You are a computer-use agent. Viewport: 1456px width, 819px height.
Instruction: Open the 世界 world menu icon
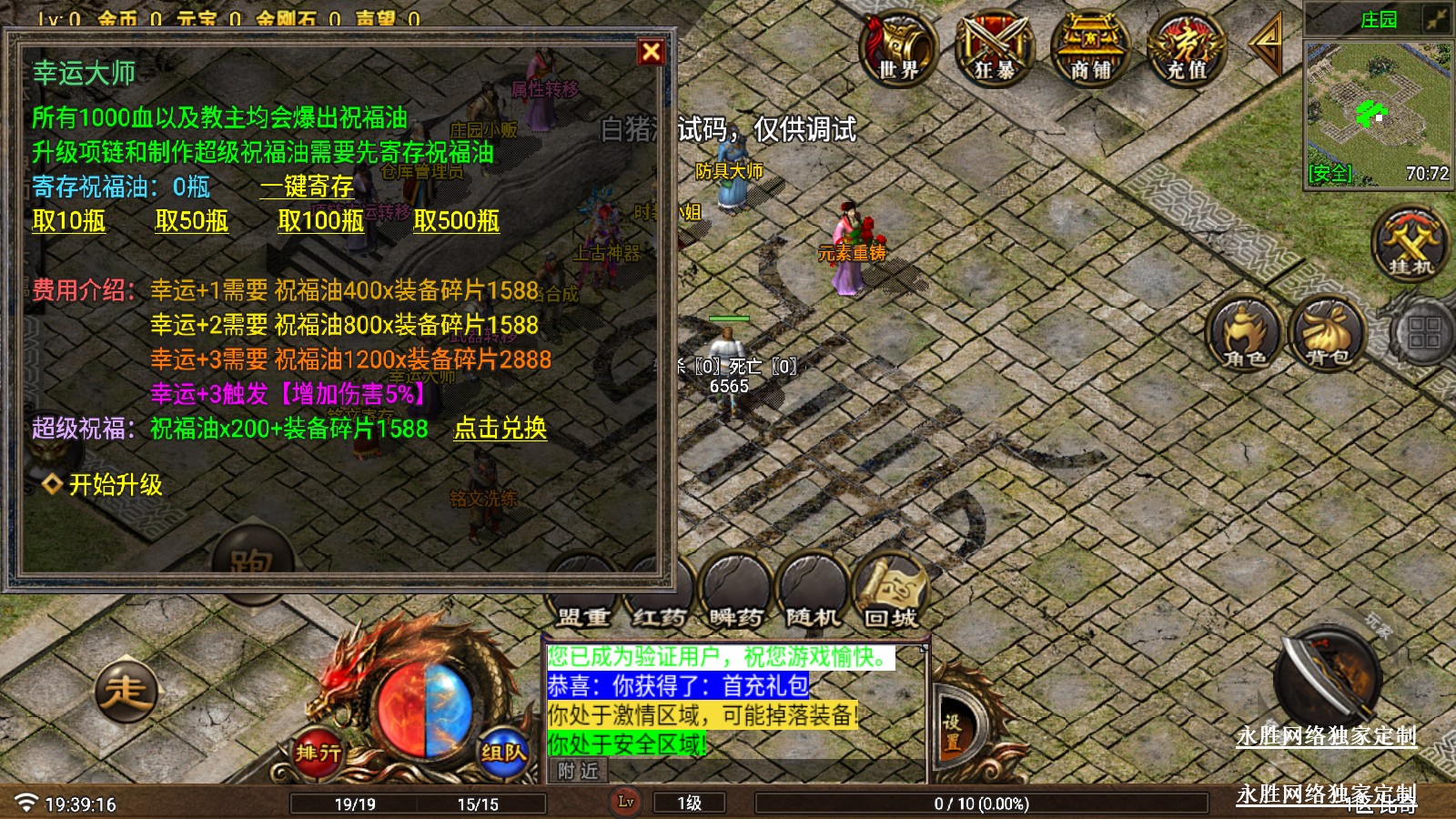pyautogui.click(x=898, y=50)
